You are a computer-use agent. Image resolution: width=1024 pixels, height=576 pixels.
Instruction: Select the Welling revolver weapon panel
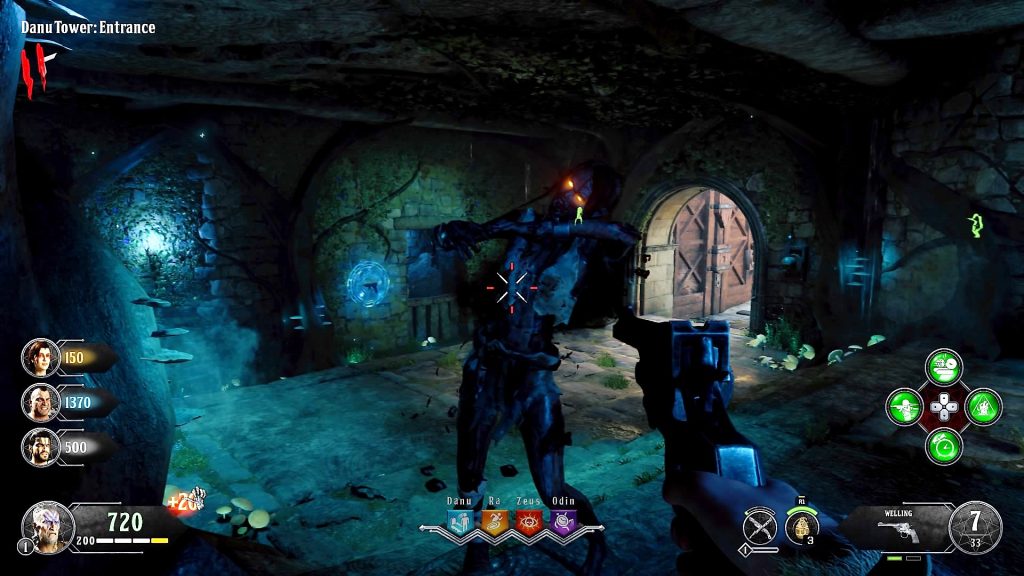[895, 524]
